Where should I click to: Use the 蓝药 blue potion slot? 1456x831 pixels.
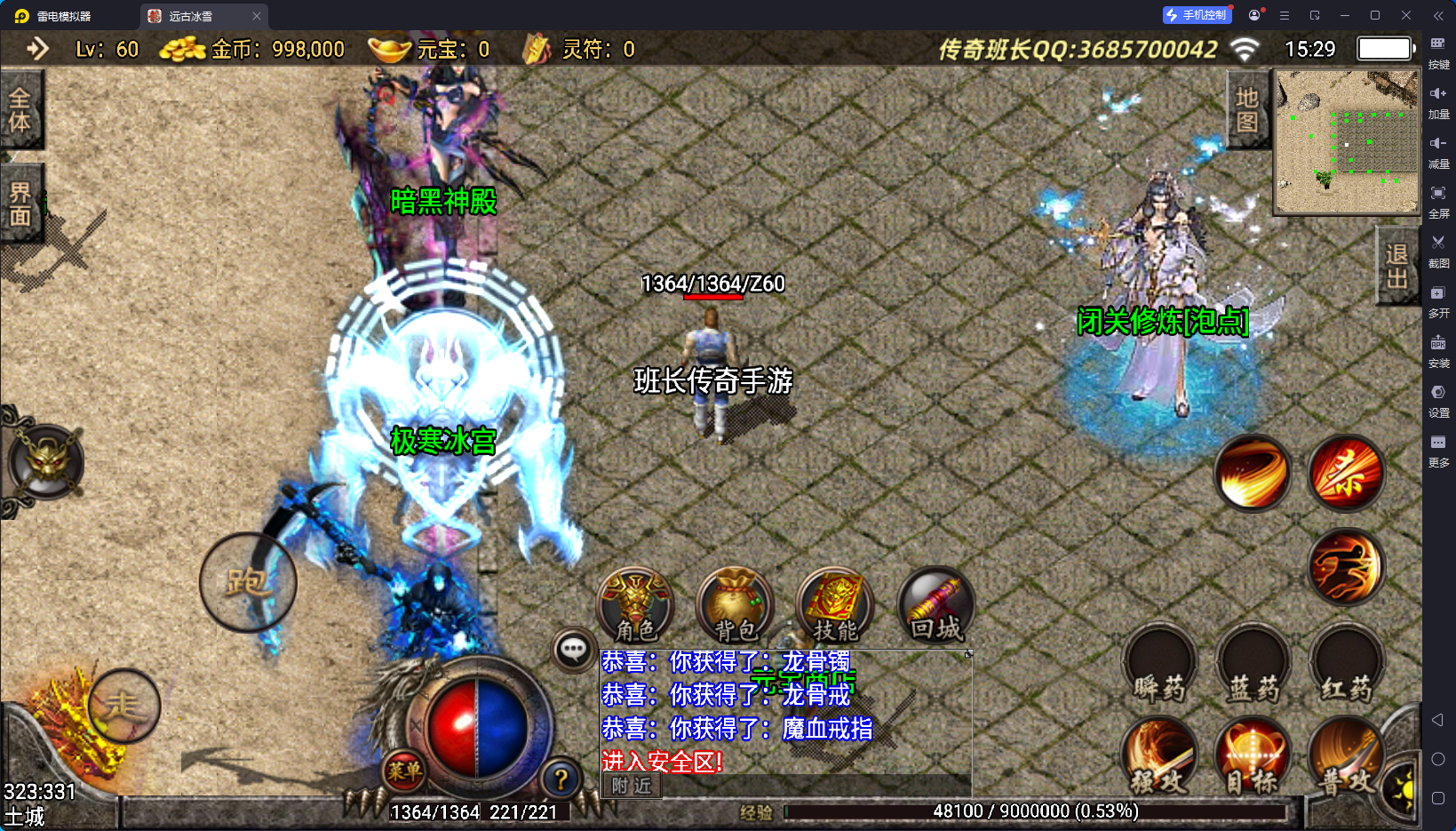1253,667
